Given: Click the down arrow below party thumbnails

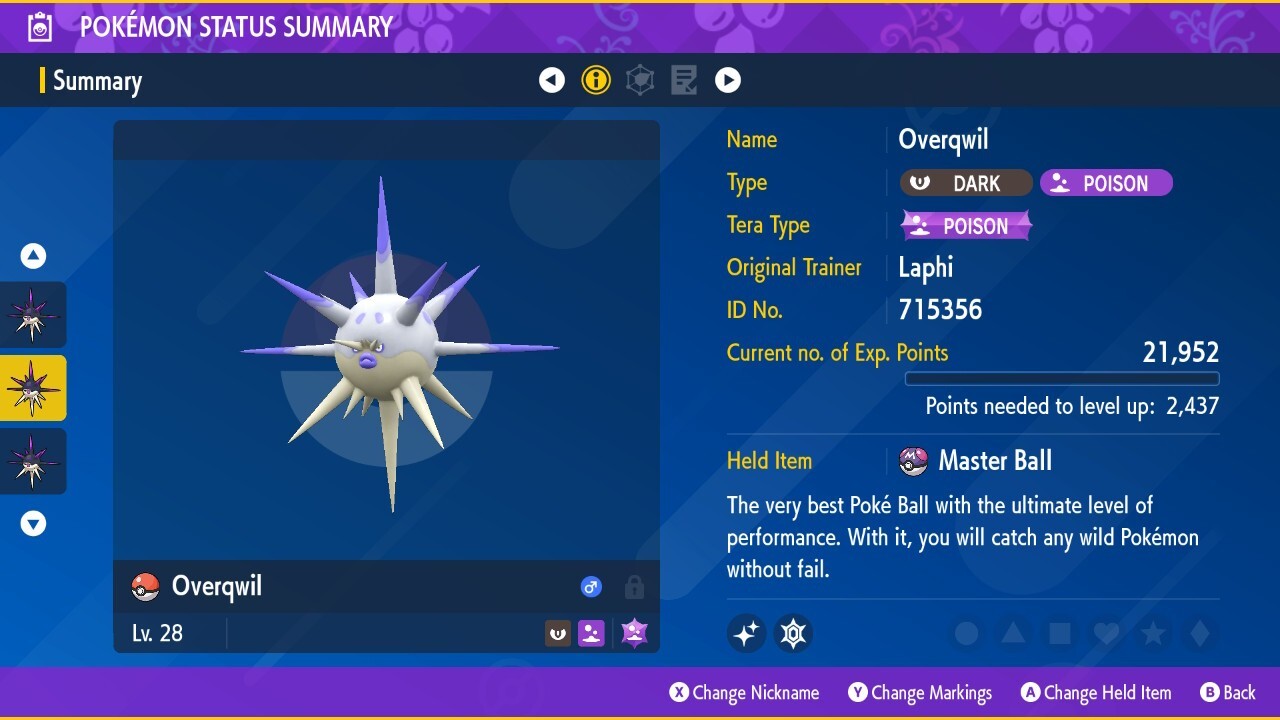Looking at the screenshot, I should click(x=33, y=523).
